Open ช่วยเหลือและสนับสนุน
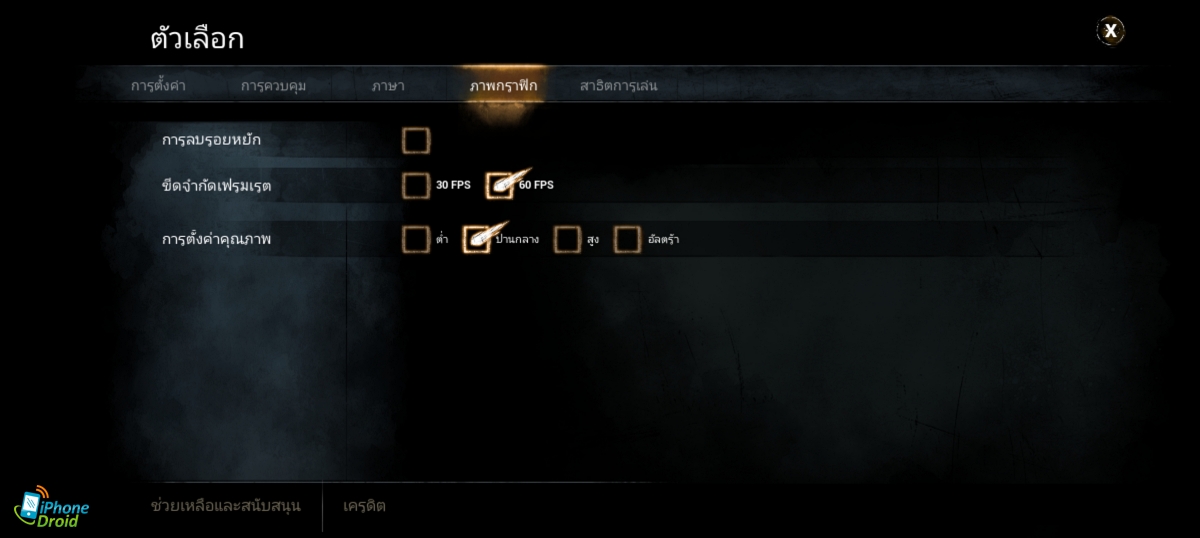The width and height of the screenshot is (1200, 538). (225, 506)
